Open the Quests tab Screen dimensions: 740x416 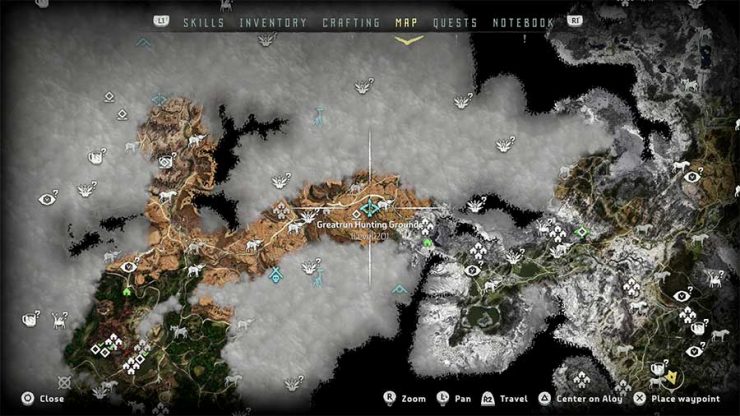point(454,22)
